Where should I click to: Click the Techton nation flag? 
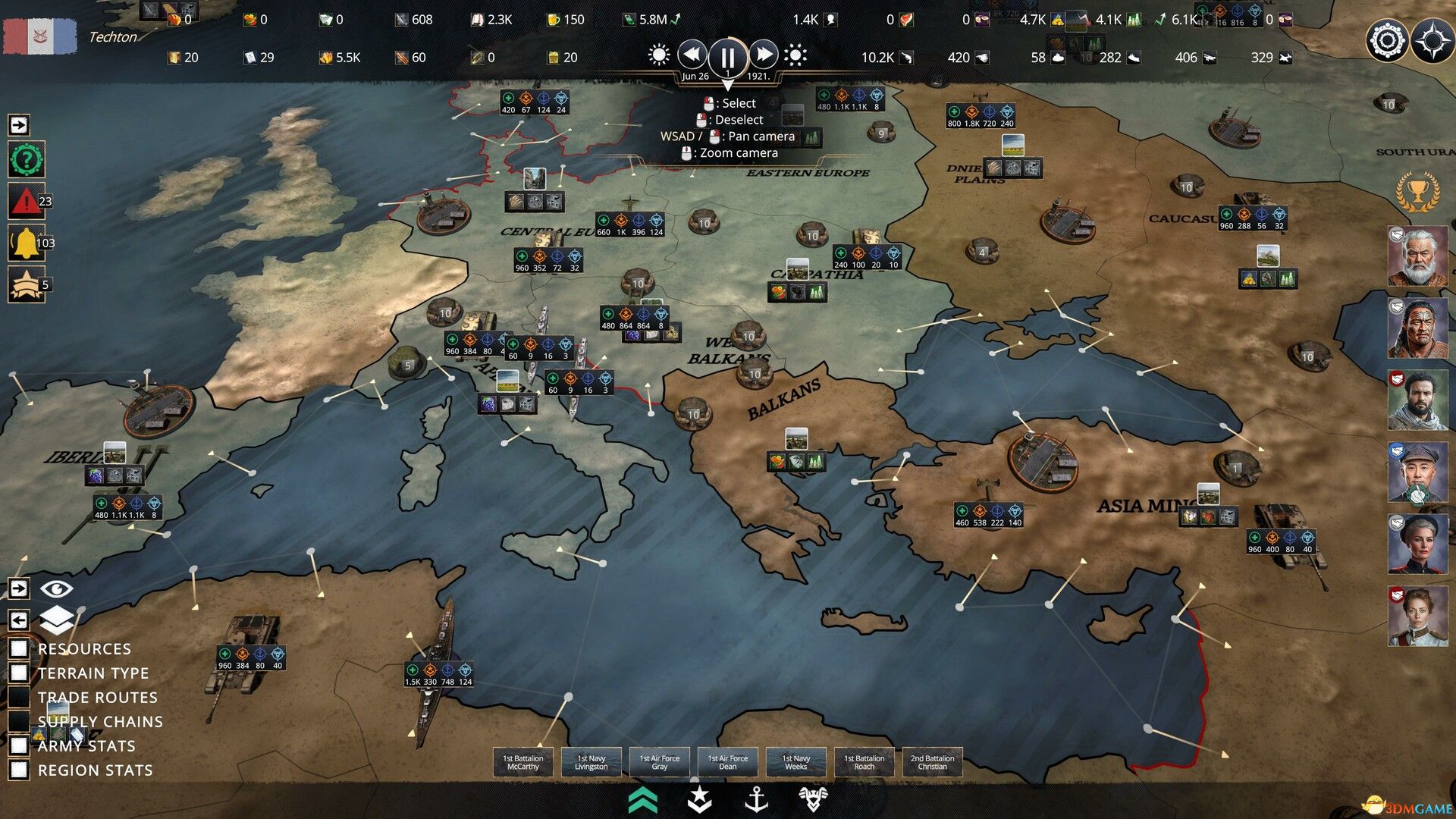[x=40, y=36]
